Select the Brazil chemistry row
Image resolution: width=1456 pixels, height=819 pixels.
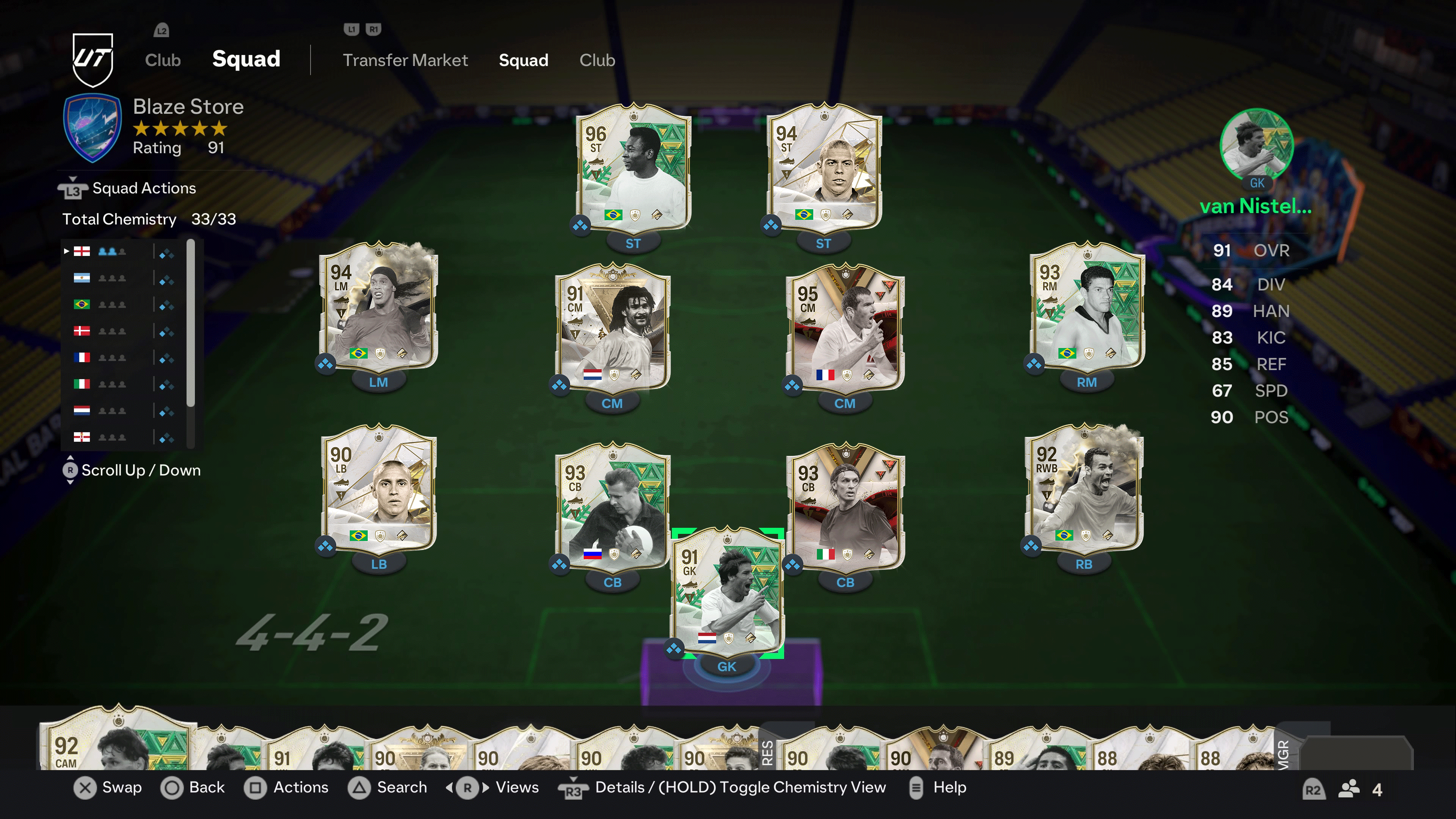pyautogui.click(x=124, y=304)
